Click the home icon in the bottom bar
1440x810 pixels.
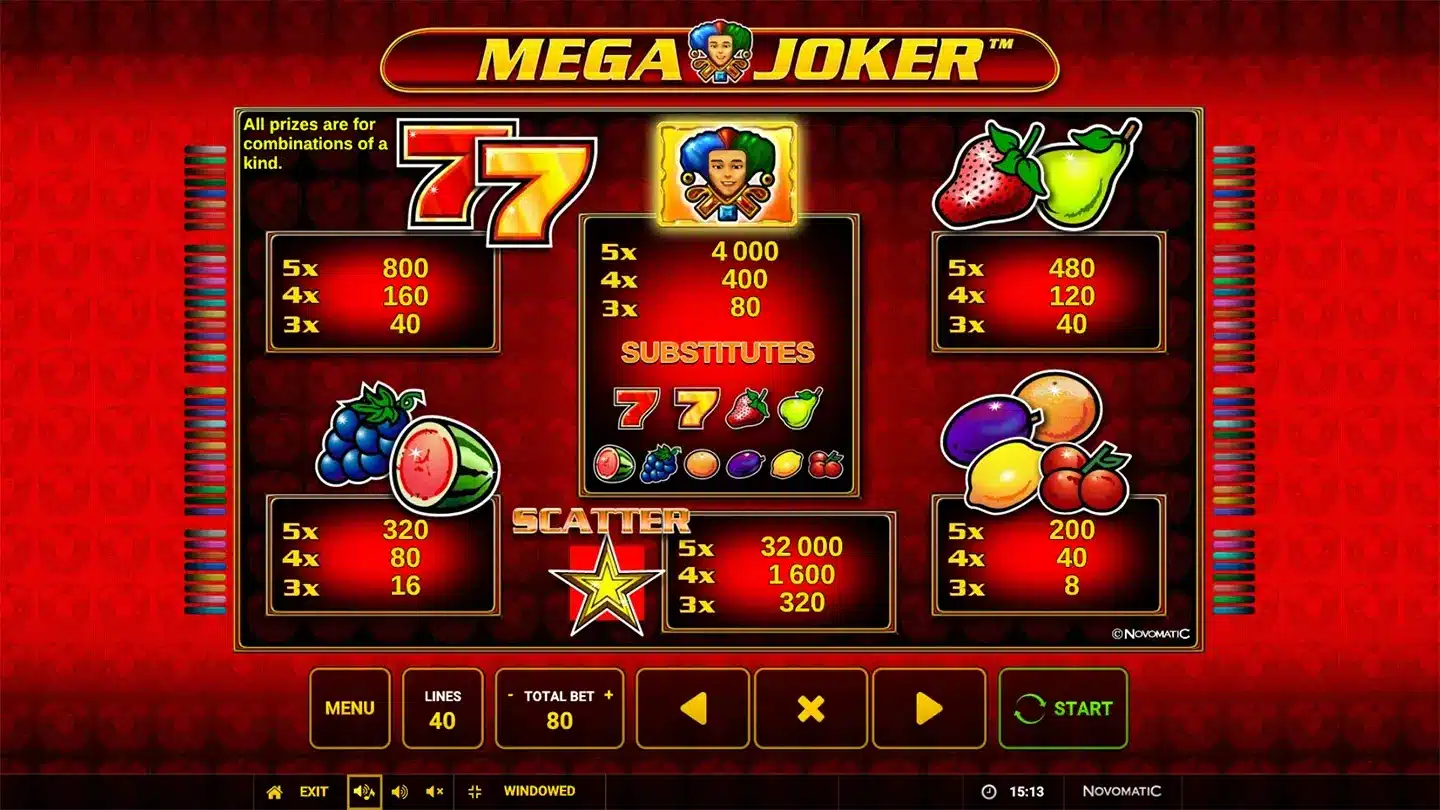[x=273, y=791]
